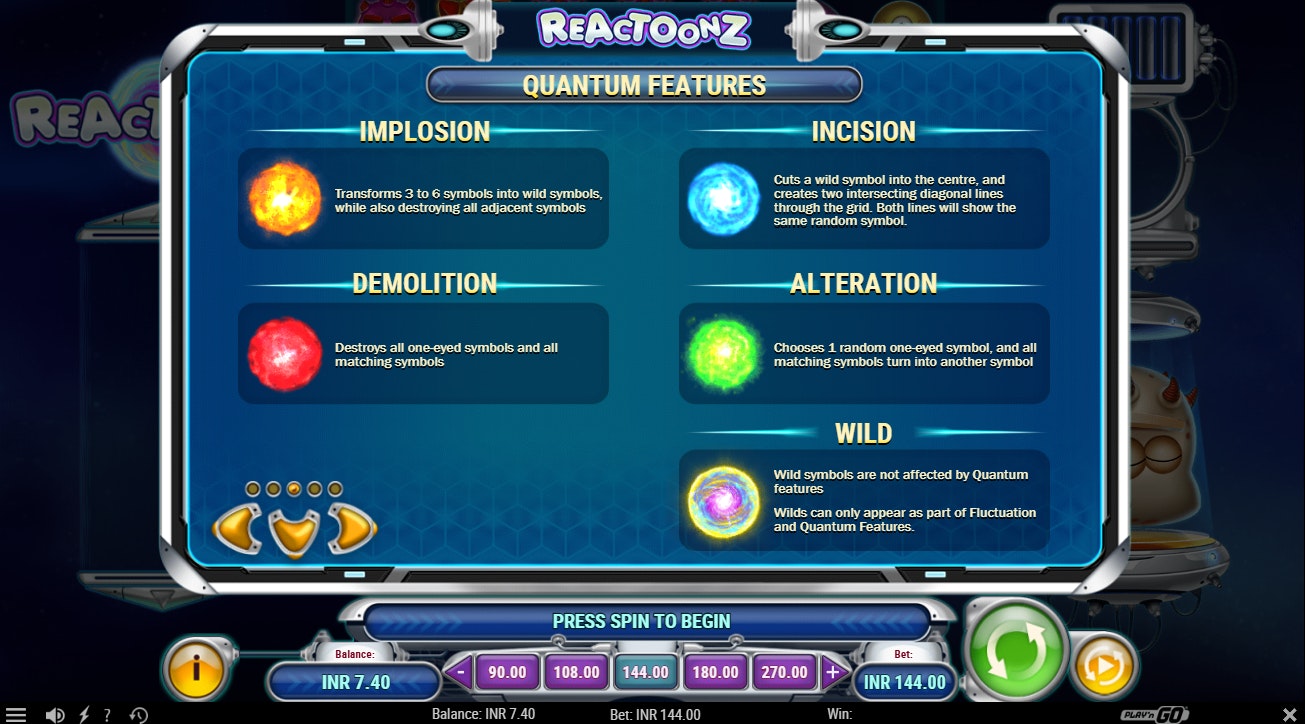1305x724 pixels.
Task: Open the hamburger menu
Action: tap(18, 714)
